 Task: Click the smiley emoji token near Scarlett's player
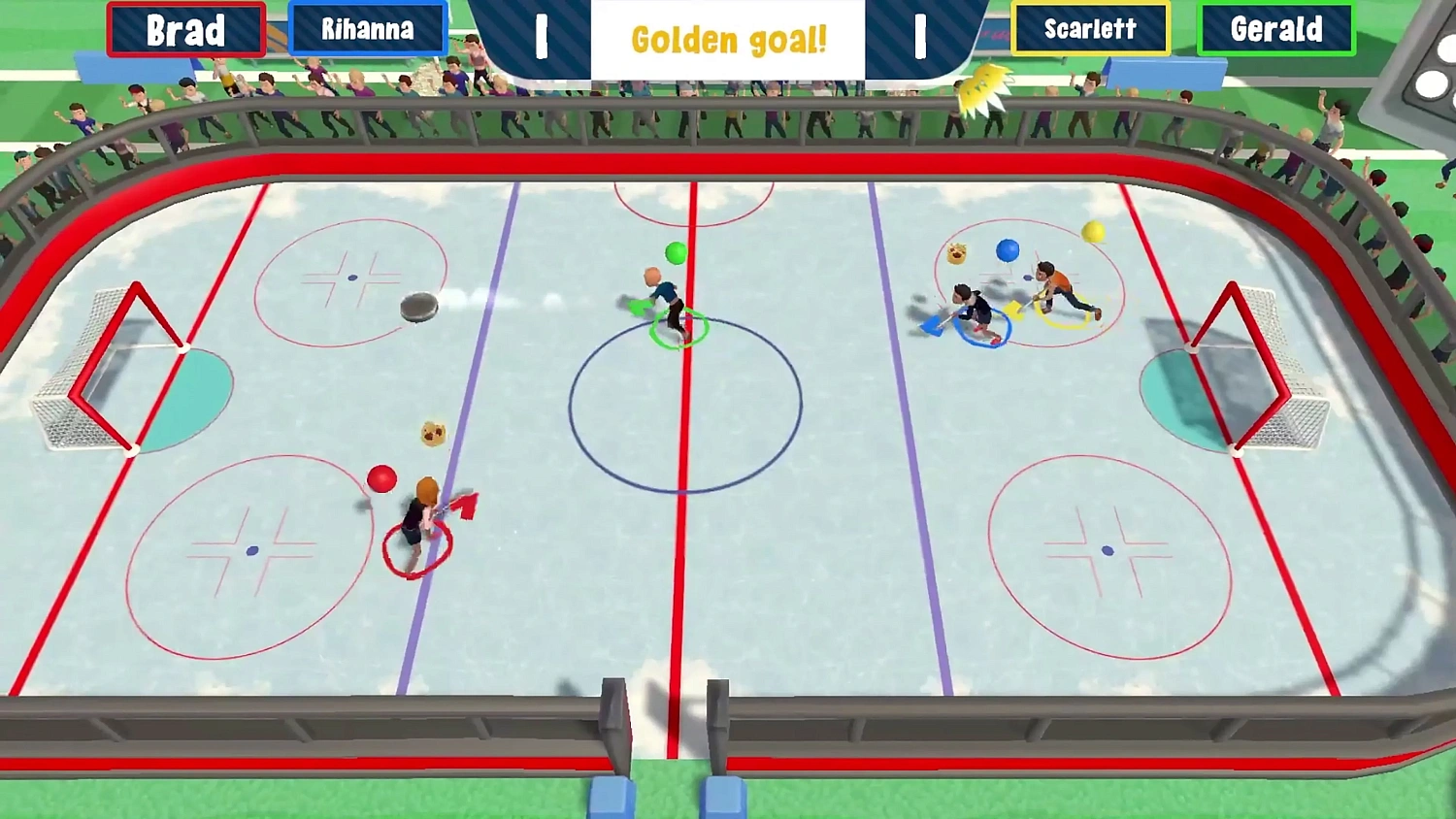pos(955,254)
